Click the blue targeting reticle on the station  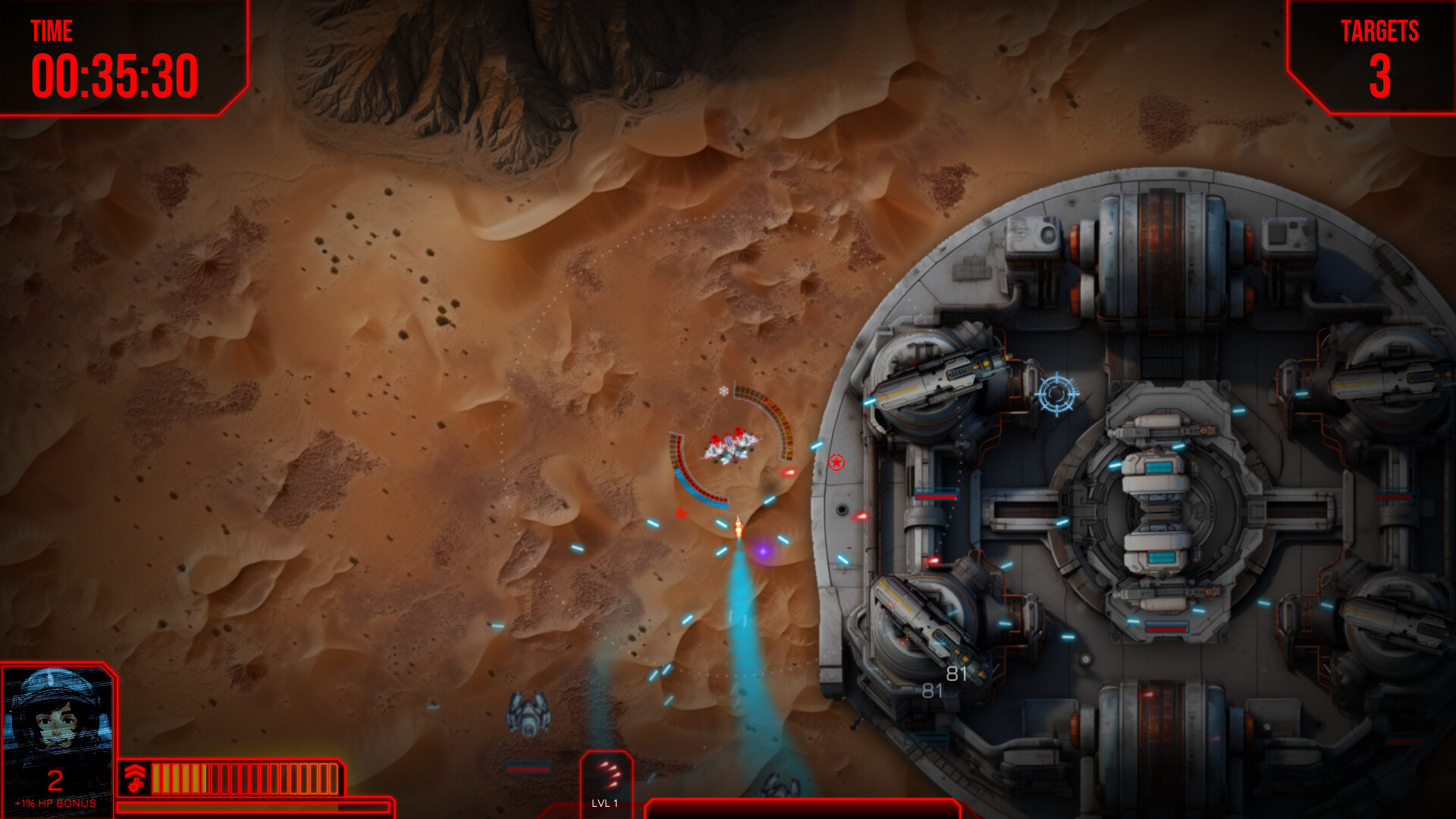[1057, 393]
